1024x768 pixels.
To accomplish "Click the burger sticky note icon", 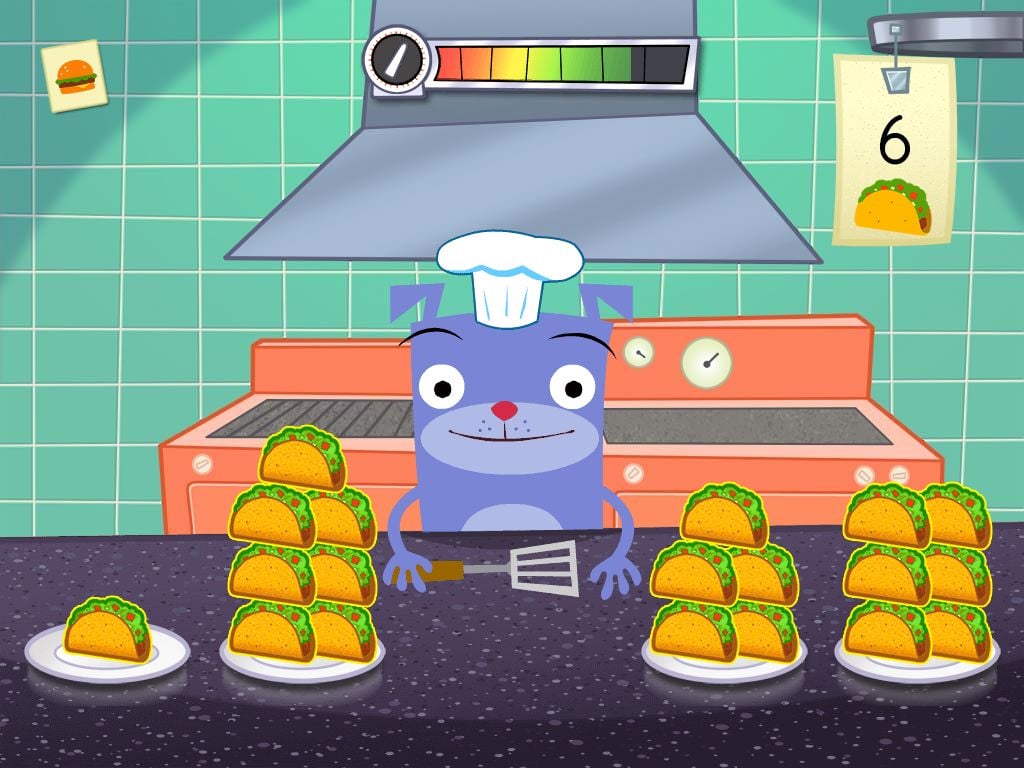I will point(75,75).
